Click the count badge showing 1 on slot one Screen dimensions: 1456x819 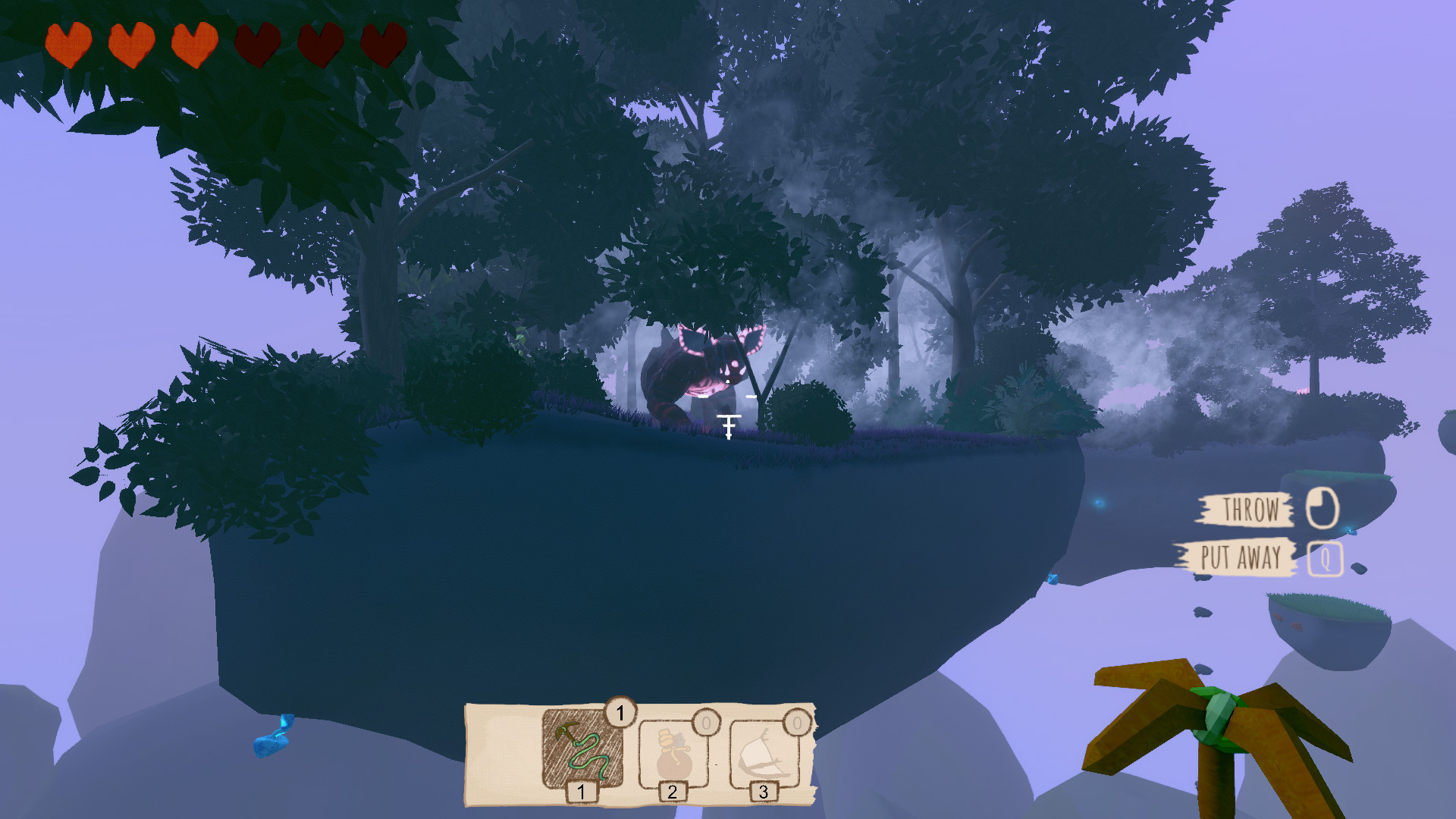tap(620, 711)
